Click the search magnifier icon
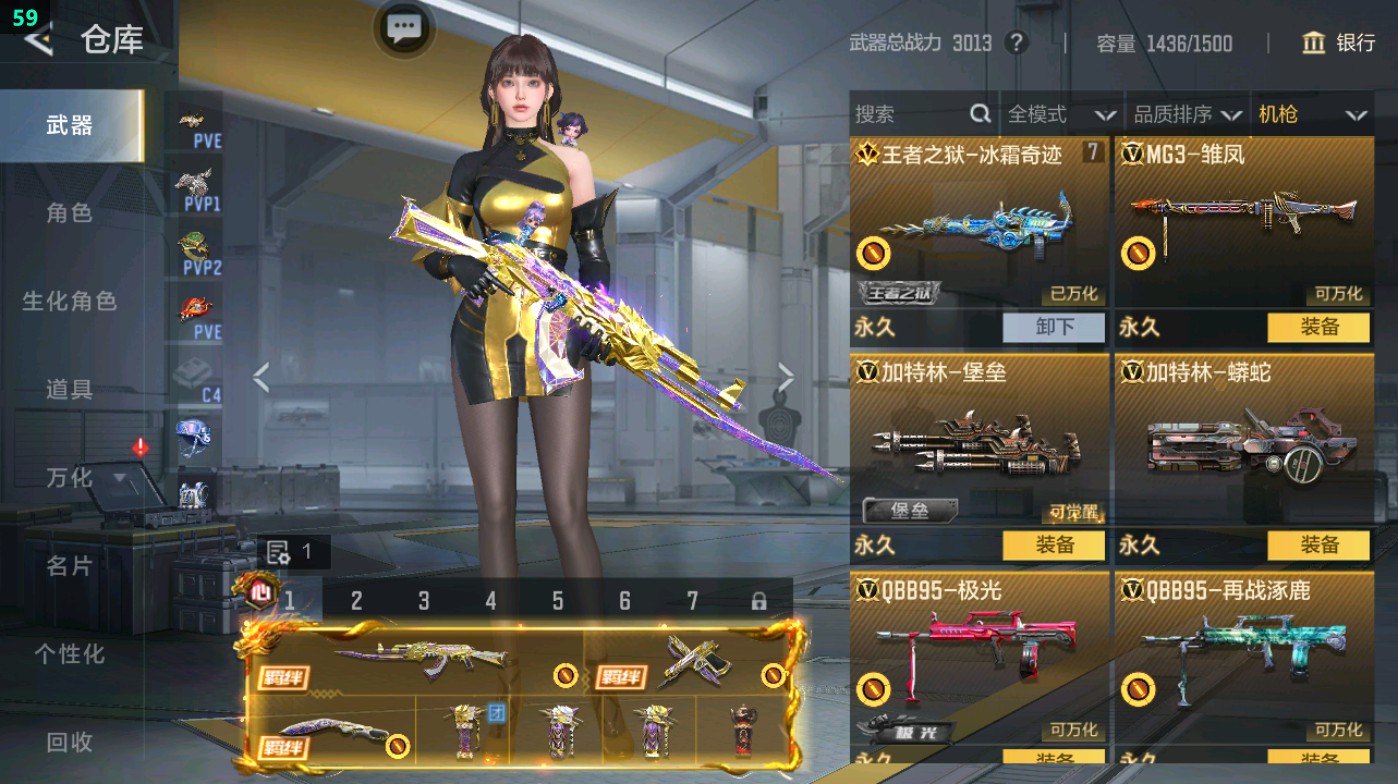 979,114
